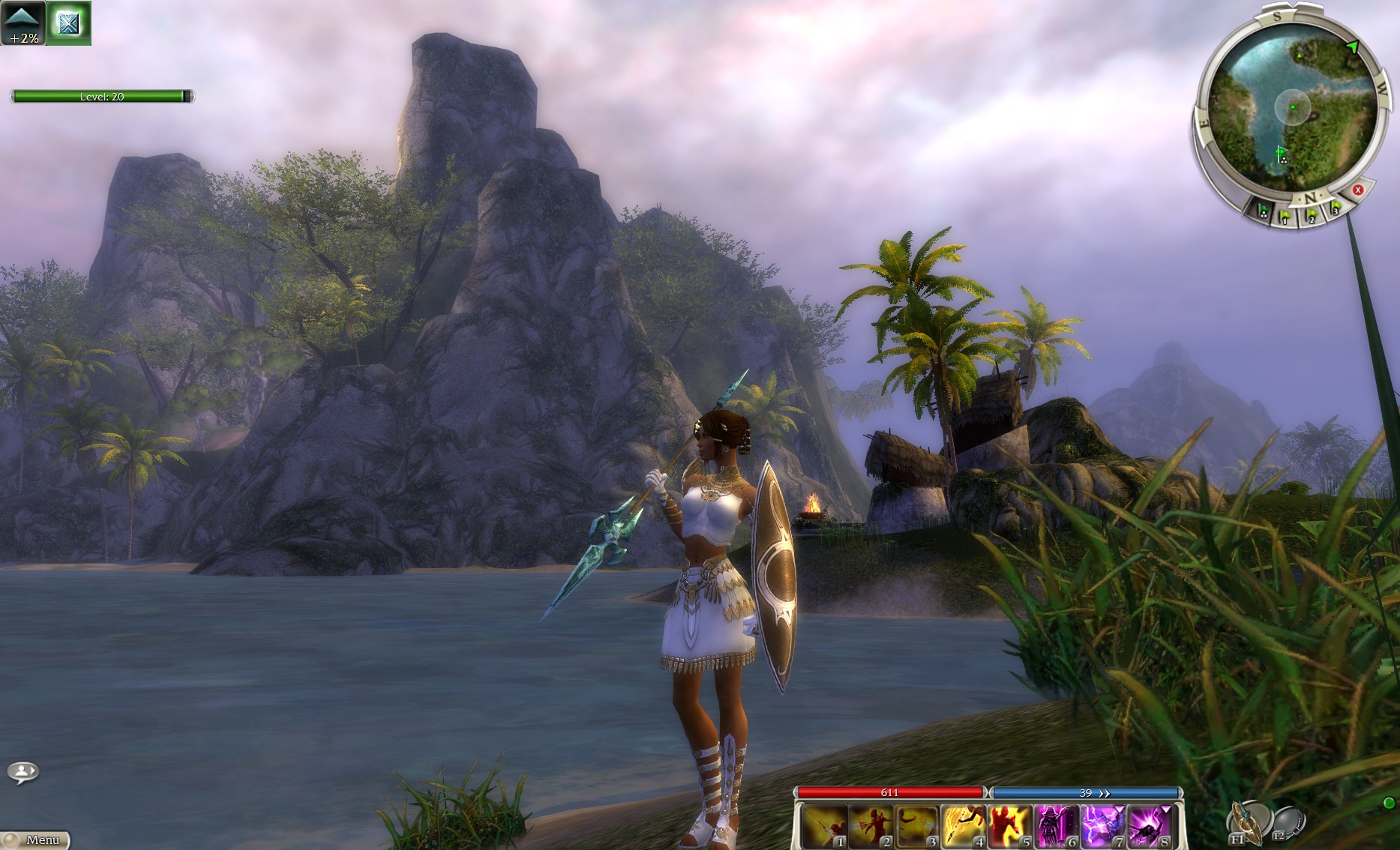This screenshot has height=850, width=1400.
Task: Select the green crystal effect icon
Action: coord(69,23)
